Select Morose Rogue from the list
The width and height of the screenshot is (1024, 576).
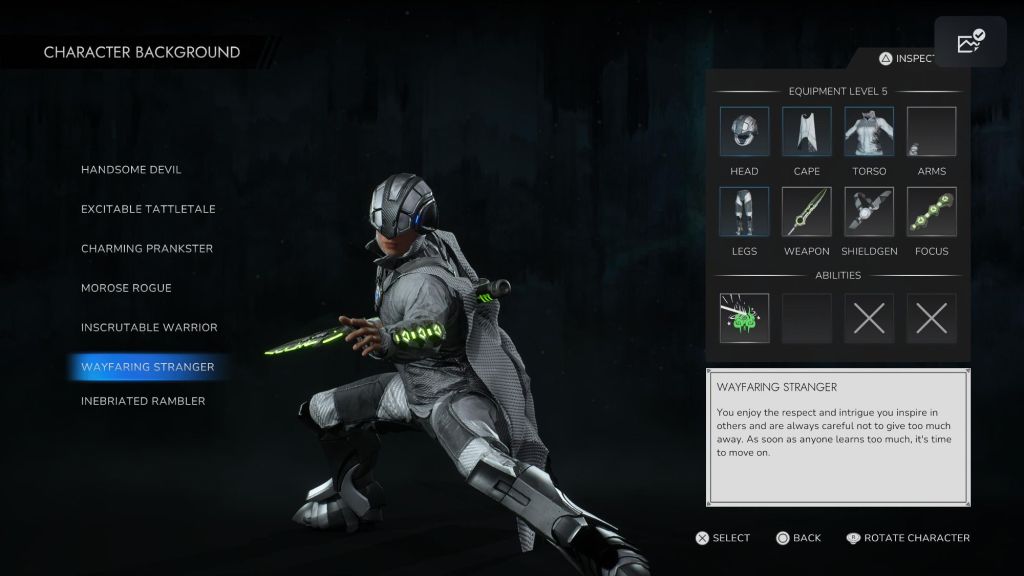(x=126, y=288)
